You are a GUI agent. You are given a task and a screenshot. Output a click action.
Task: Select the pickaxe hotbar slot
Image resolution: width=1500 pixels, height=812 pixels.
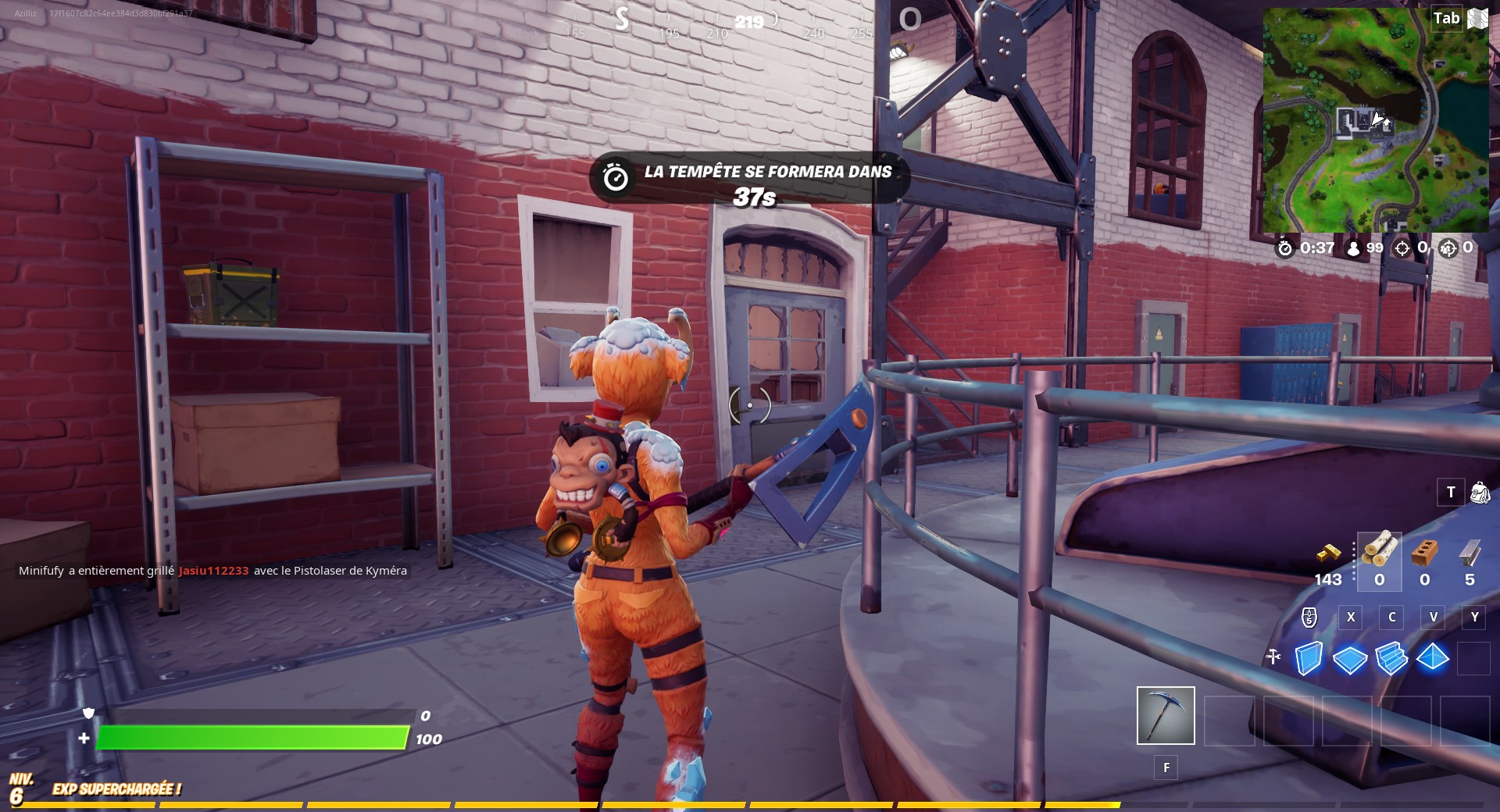[x=1165, y=714]
